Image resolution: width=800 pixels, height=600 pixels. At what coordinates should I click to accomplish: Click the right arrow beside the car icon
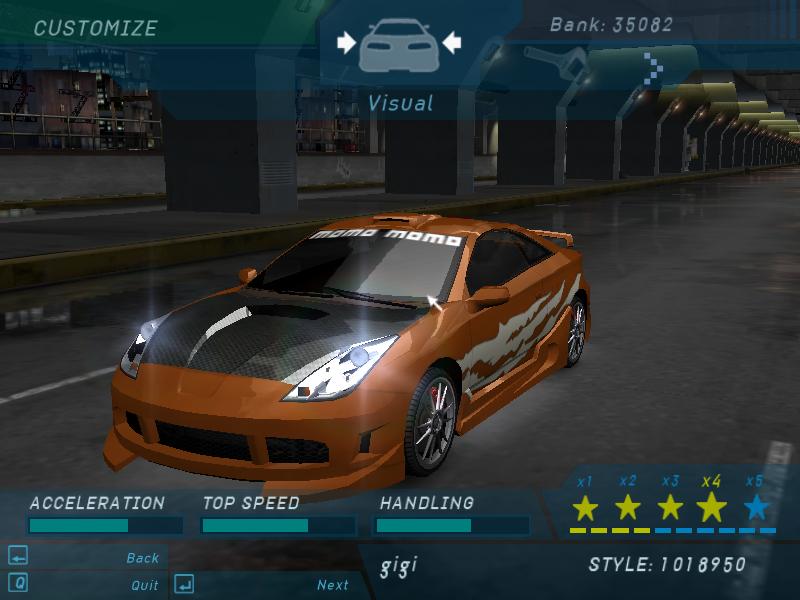[x=451, y=42]
